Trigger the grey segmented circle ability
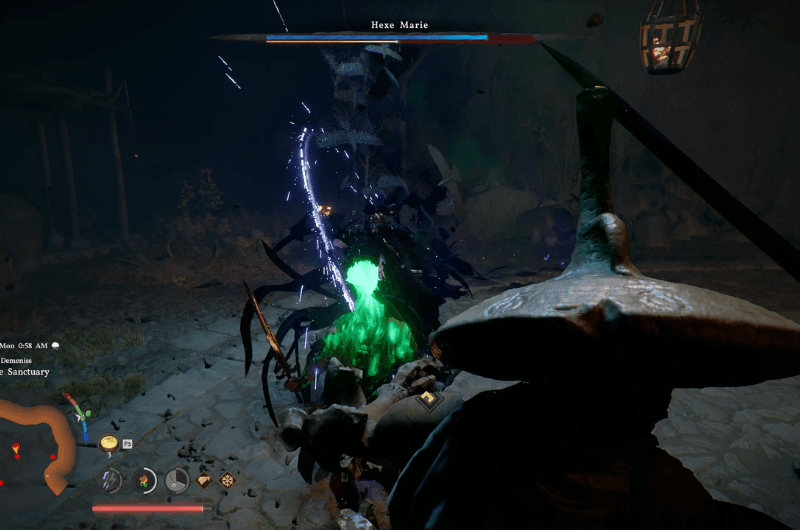Screen dimensions: 800x530 pyautogui.click(x=177, y=480)
